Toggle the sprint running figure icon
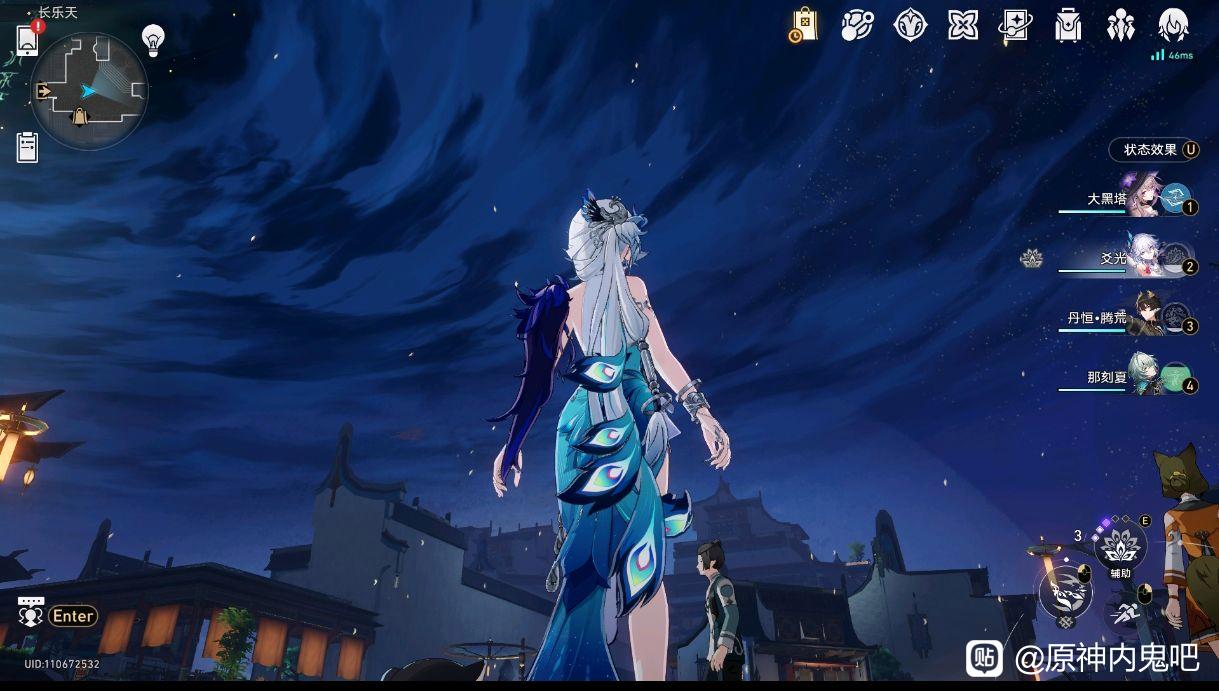The width and height of the screenshot is (1219, 691). click(1122, 614)
